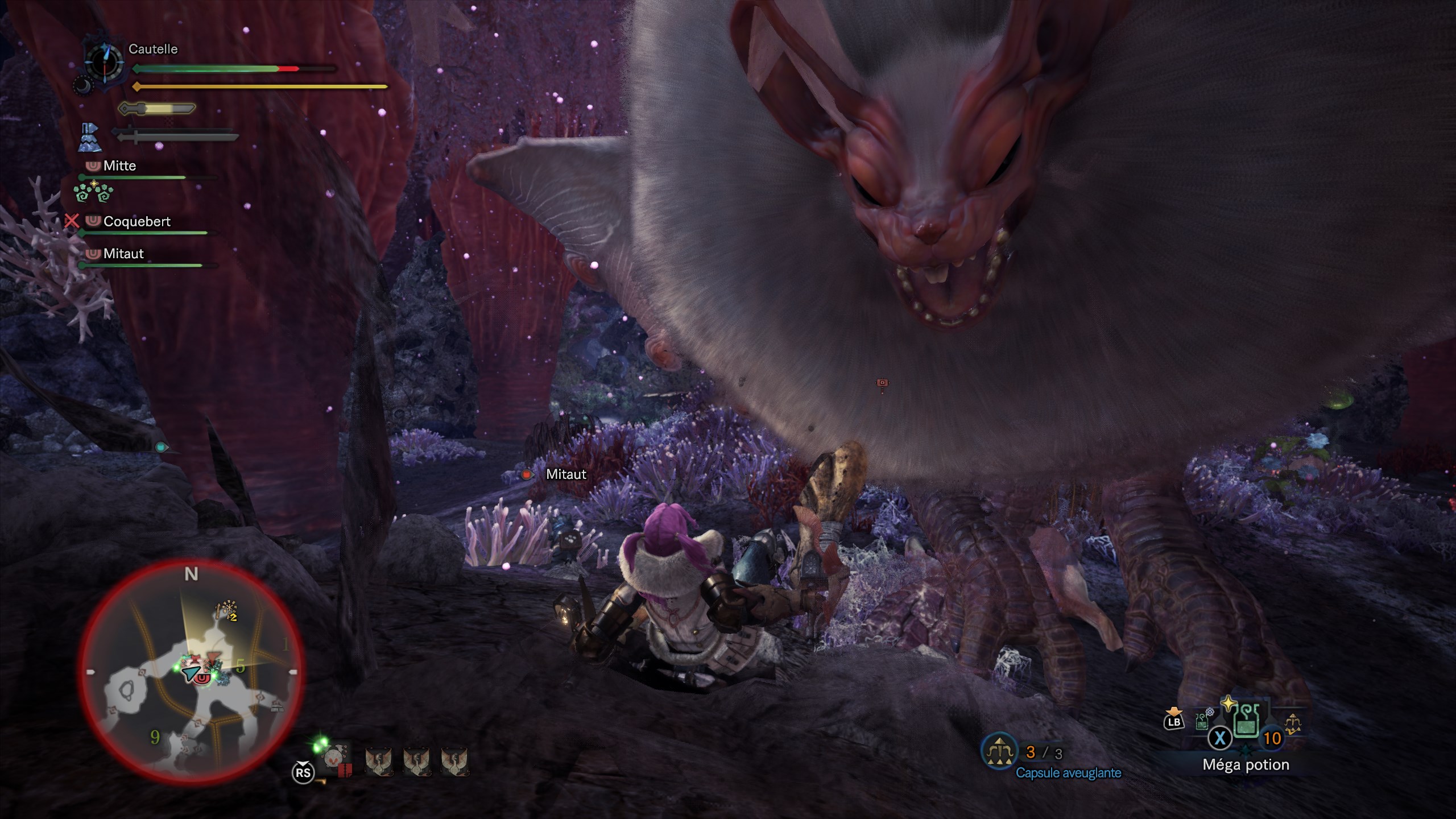Select party member Mitaut in the party list
1456x819 pixels.
123,254
